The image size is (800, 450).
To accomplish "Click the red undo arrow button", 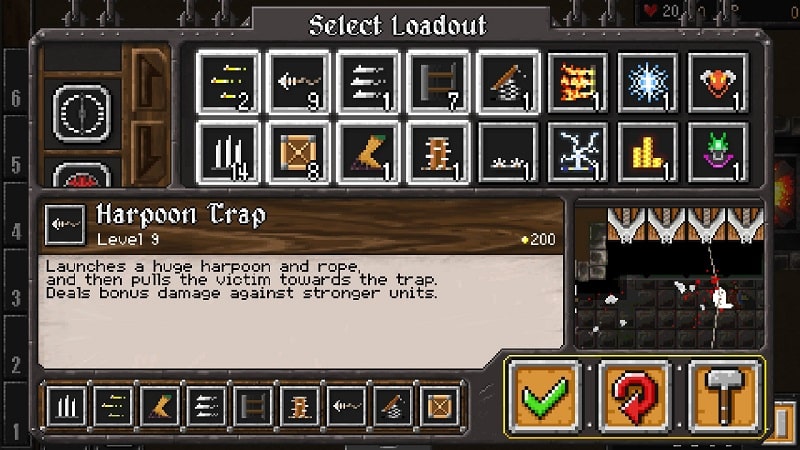I will (x=634, y=396).
